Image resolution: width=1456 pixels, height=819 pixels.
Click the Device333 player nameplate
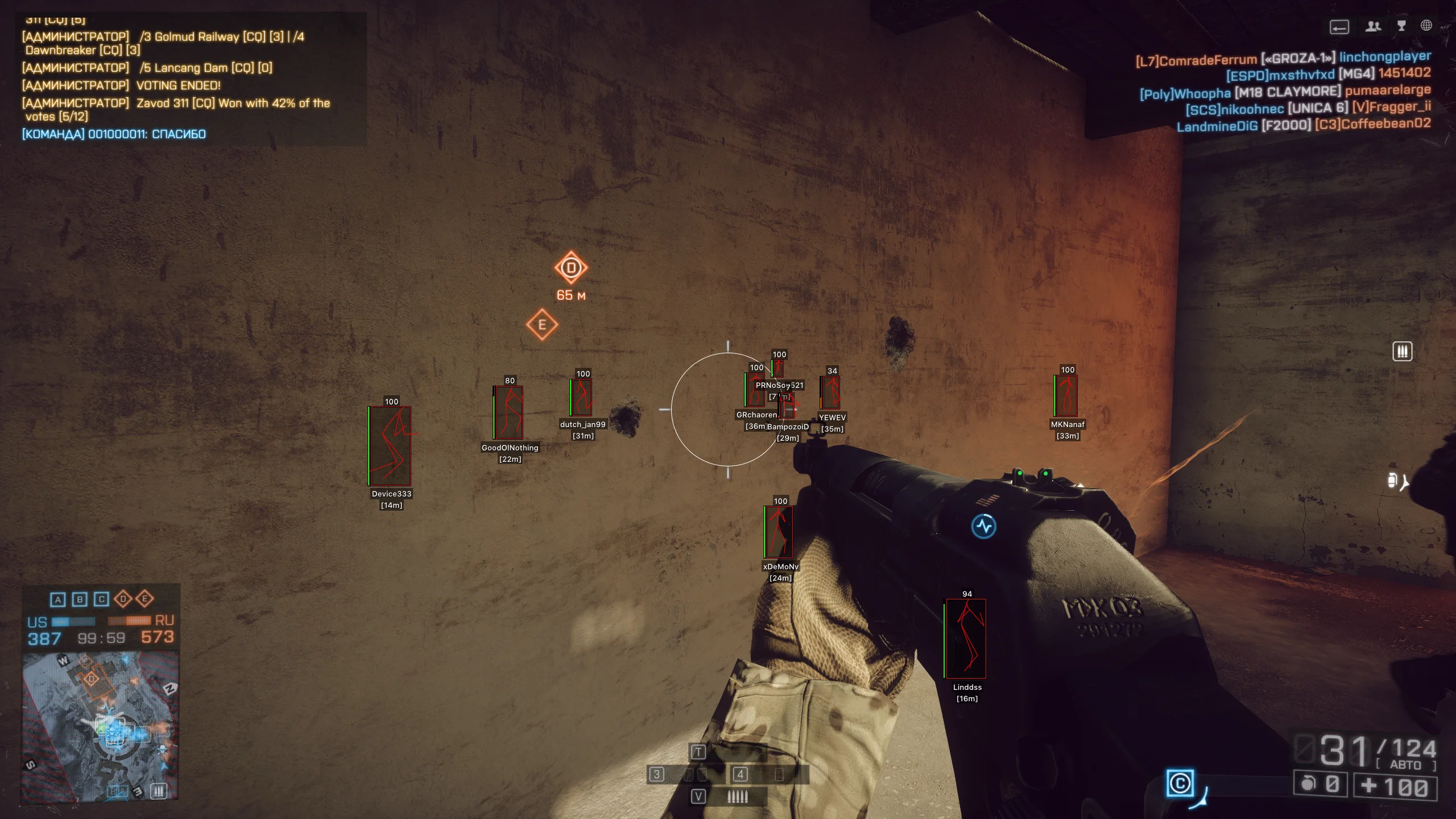(x=392, y=494)
